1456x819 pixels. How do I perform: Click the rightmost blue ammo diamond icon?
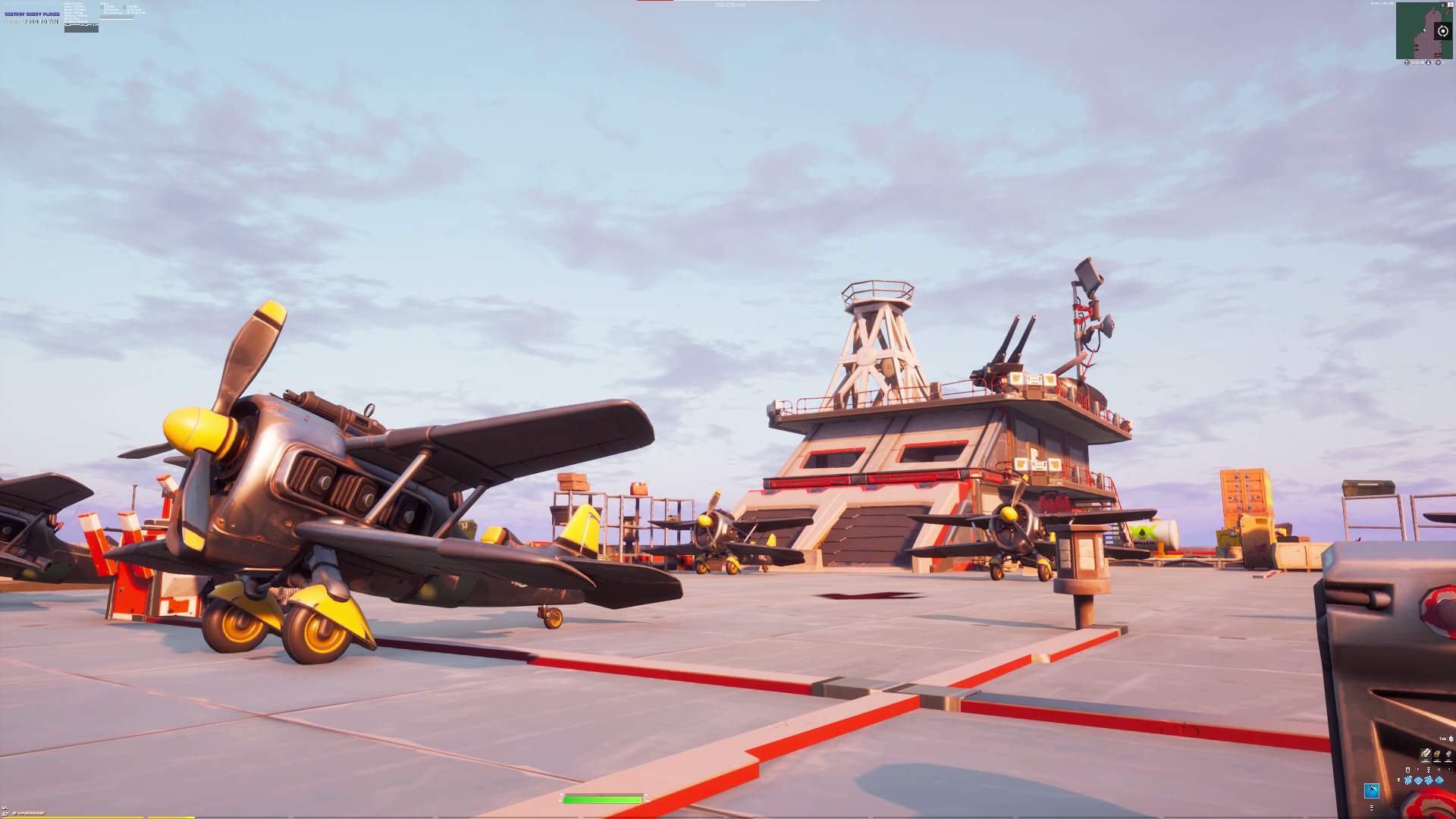[1439, 780]
